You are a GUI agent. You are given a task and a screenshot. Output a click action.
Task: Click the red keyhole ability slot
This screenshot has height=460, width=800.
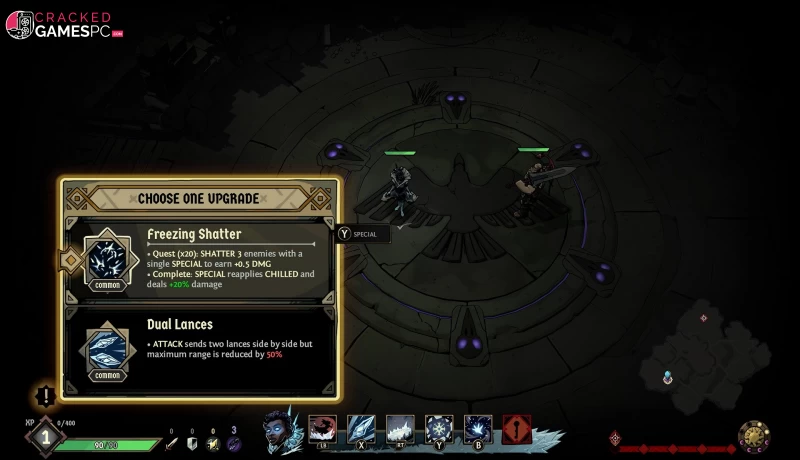tap(517, 430)
